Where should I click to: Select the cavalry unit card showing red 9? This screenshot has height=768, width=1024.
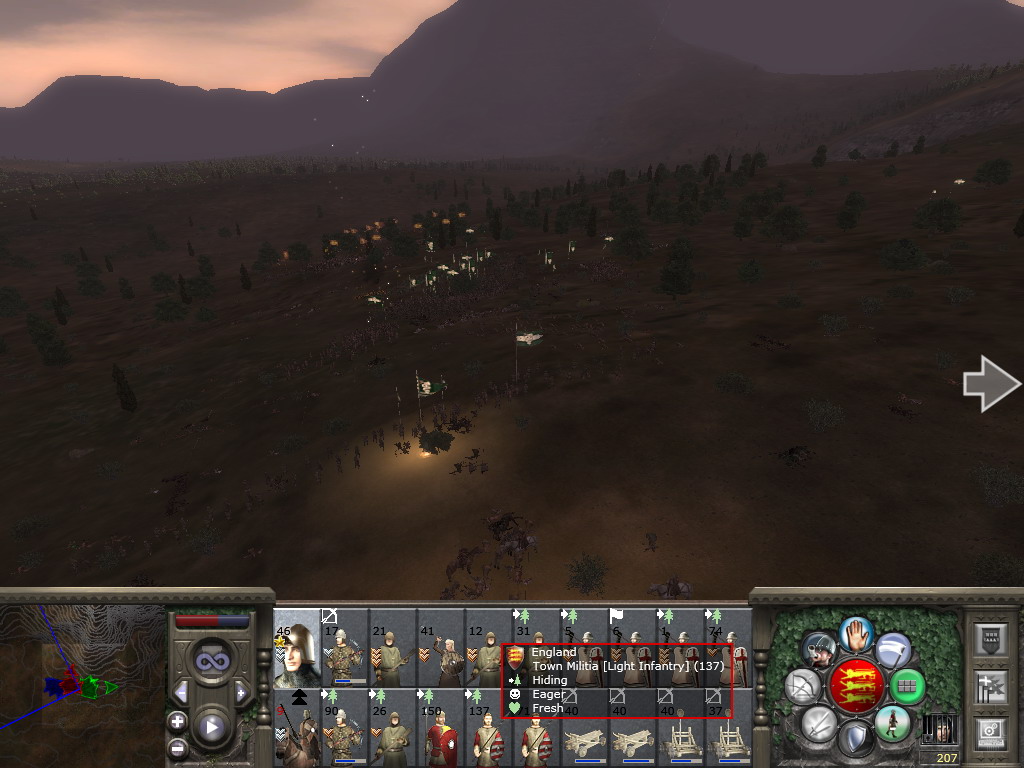[297, 728]
